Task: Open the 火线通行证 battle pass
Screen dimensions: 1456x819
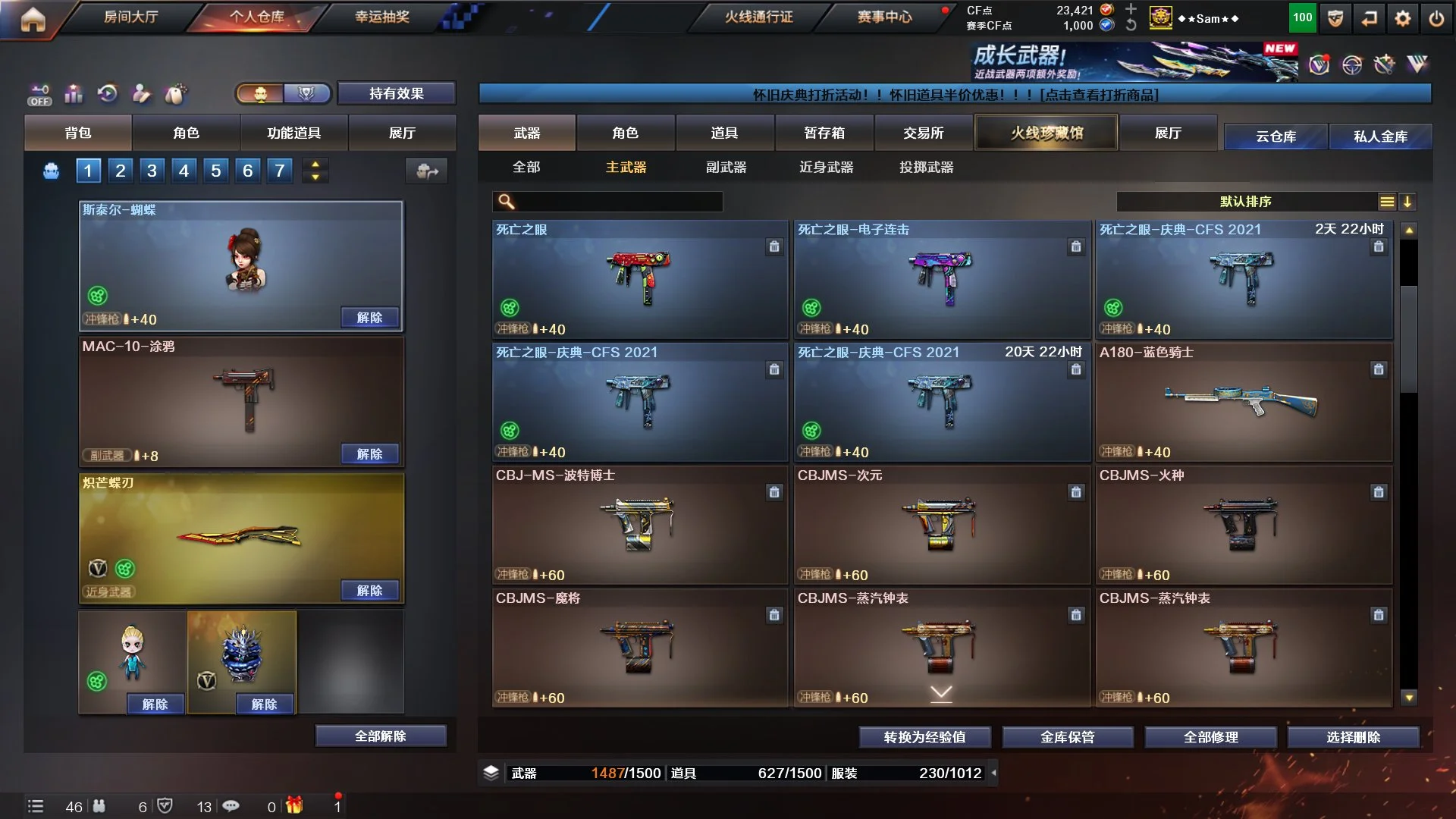Action: tap(758, 17)
